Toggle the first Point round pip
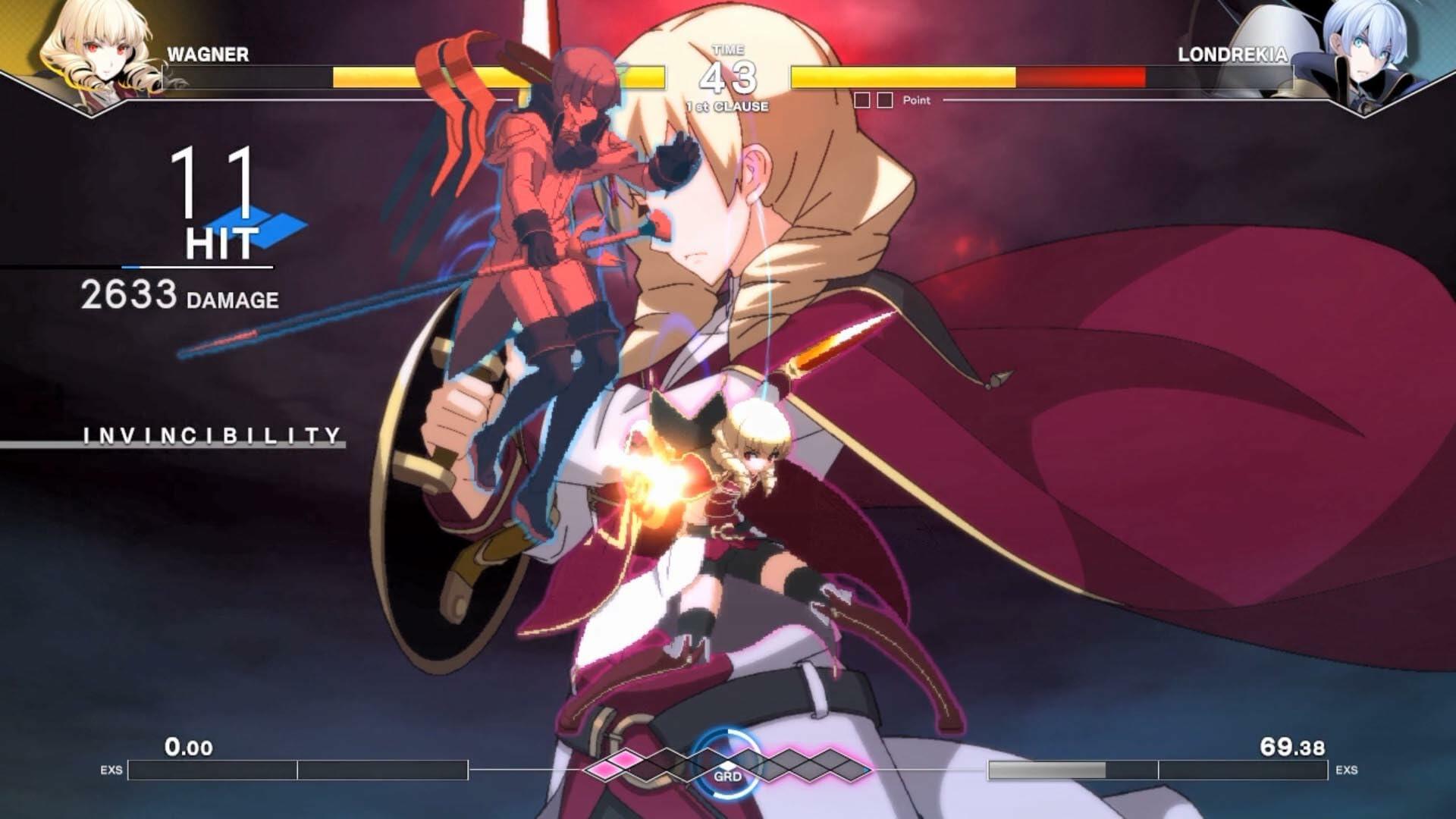Screen dimensions: 1456x819 861,100
